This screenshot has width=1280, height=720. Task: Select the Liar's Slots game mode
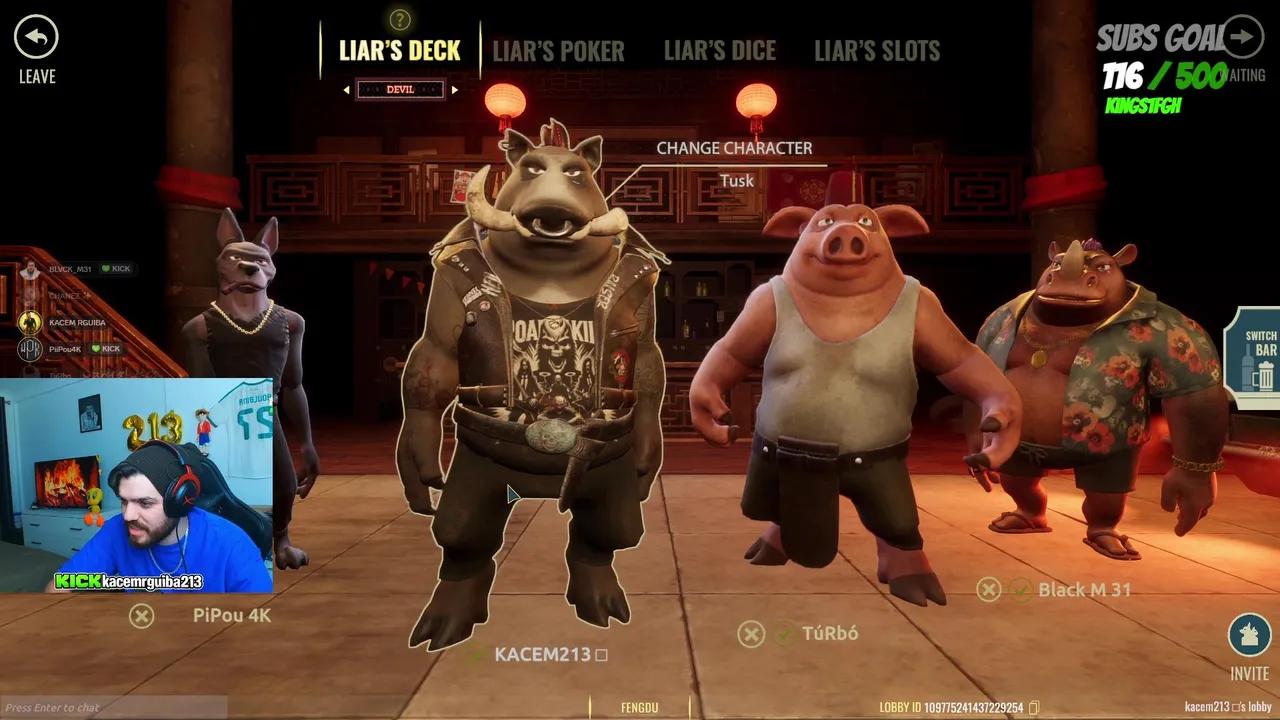click(877, 52)
